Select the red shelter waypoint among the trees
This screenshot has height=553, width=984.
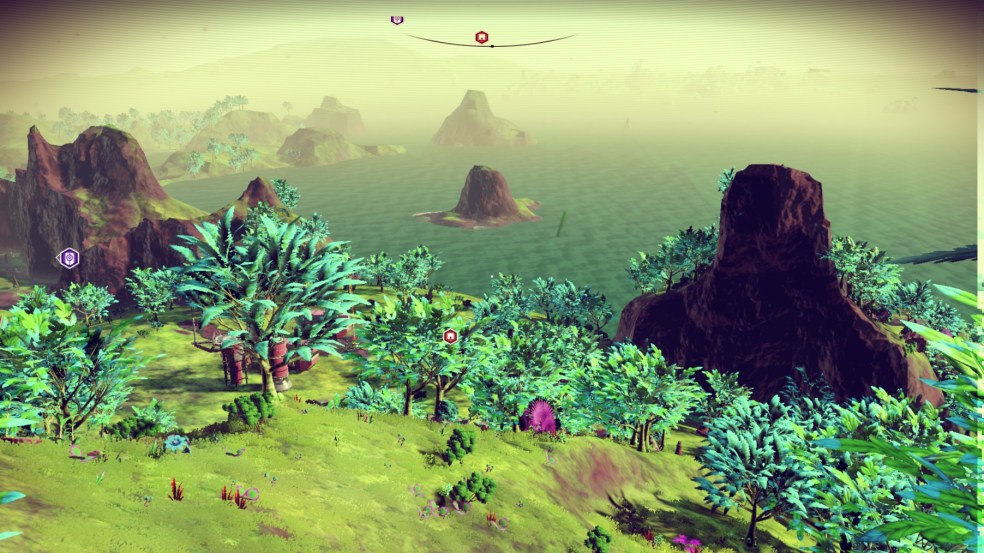[450, 336]
